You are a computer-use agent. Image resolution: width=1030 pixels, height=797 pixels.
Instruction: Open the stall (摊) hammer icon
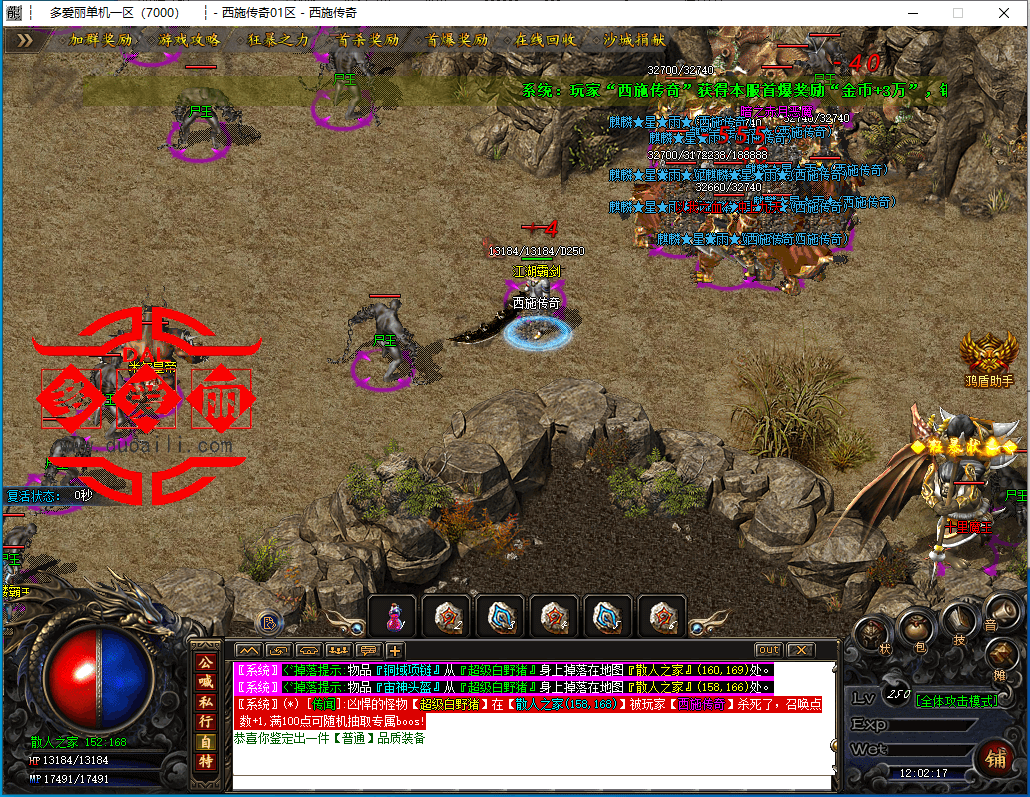click(1003, 654)
